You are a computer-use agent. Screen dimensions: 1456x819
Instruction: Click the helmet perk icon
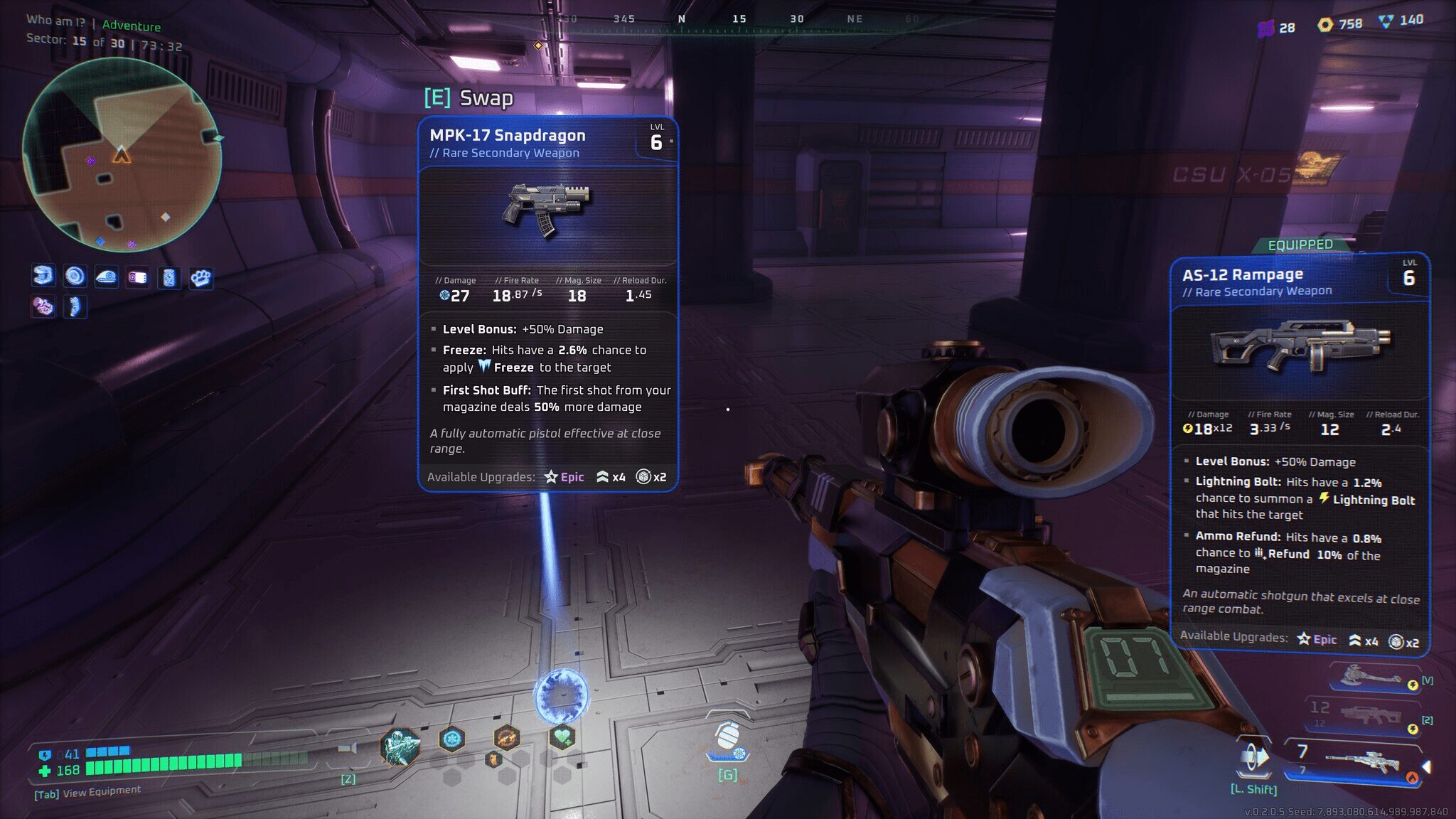(x=43, y=276)
